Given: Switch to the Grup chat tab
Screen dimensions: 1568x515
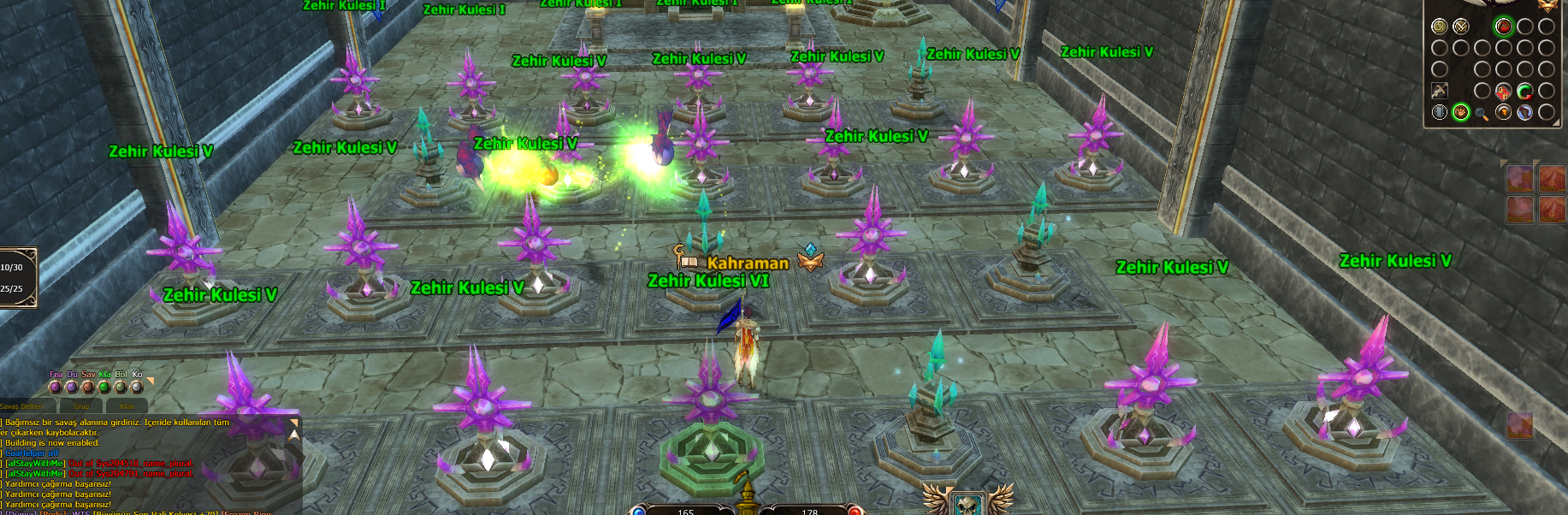Looking at the screenshot, I should tap(82, 406).
